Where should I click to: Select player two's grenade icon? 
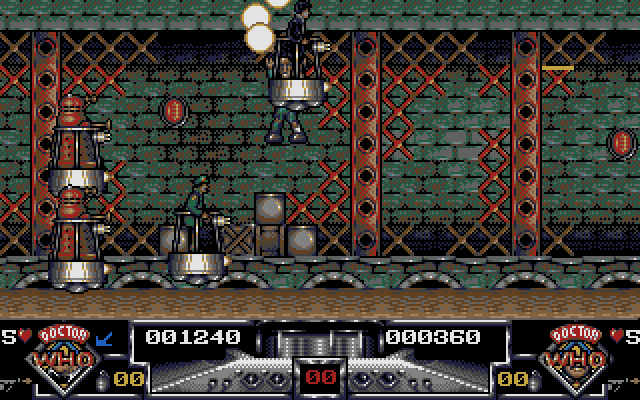coord(535,378)
